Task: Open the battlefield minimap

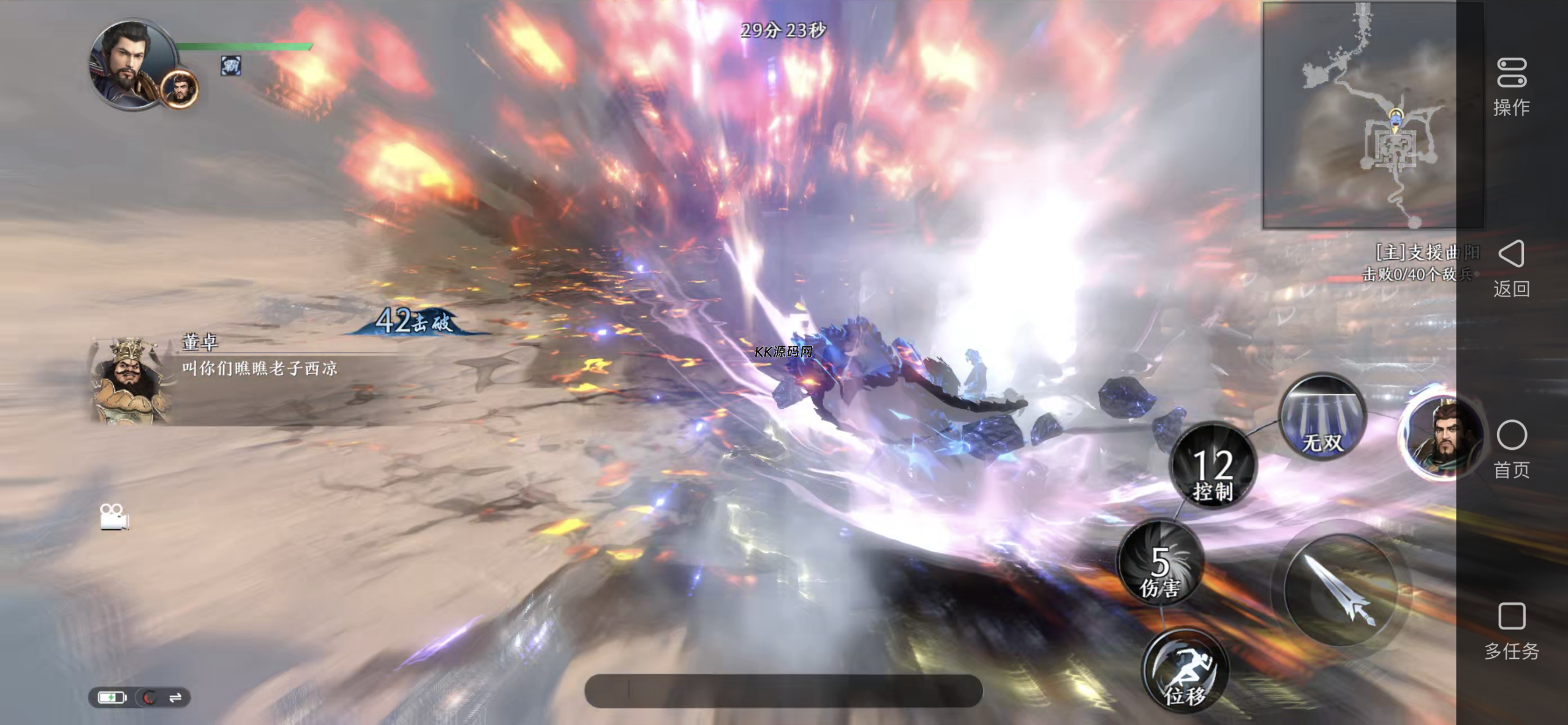Action: coord(1372,115)
